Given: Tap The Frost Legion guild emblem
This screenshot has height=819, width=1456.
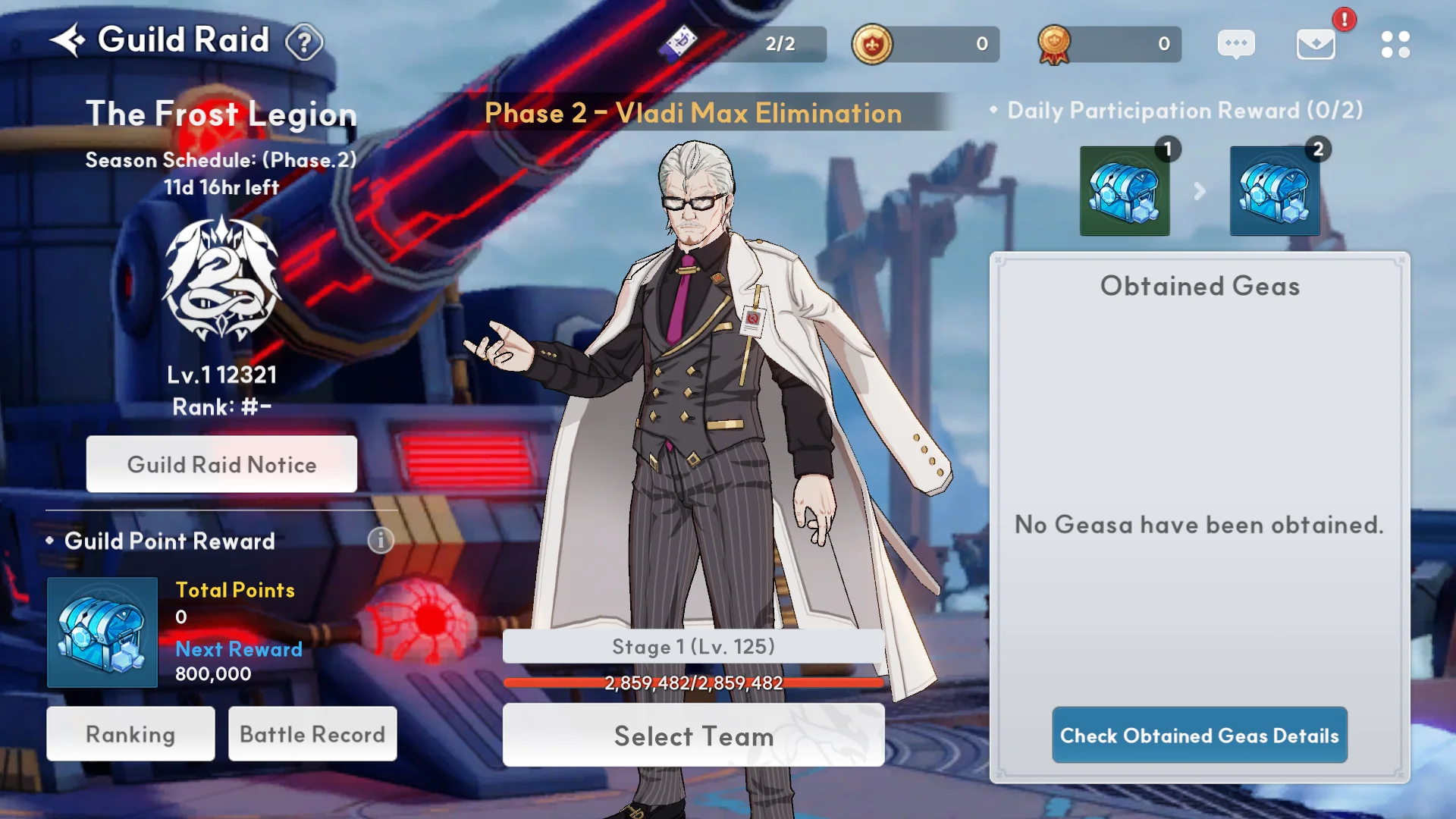Looking at the screenshot, I should pos(221,279).
